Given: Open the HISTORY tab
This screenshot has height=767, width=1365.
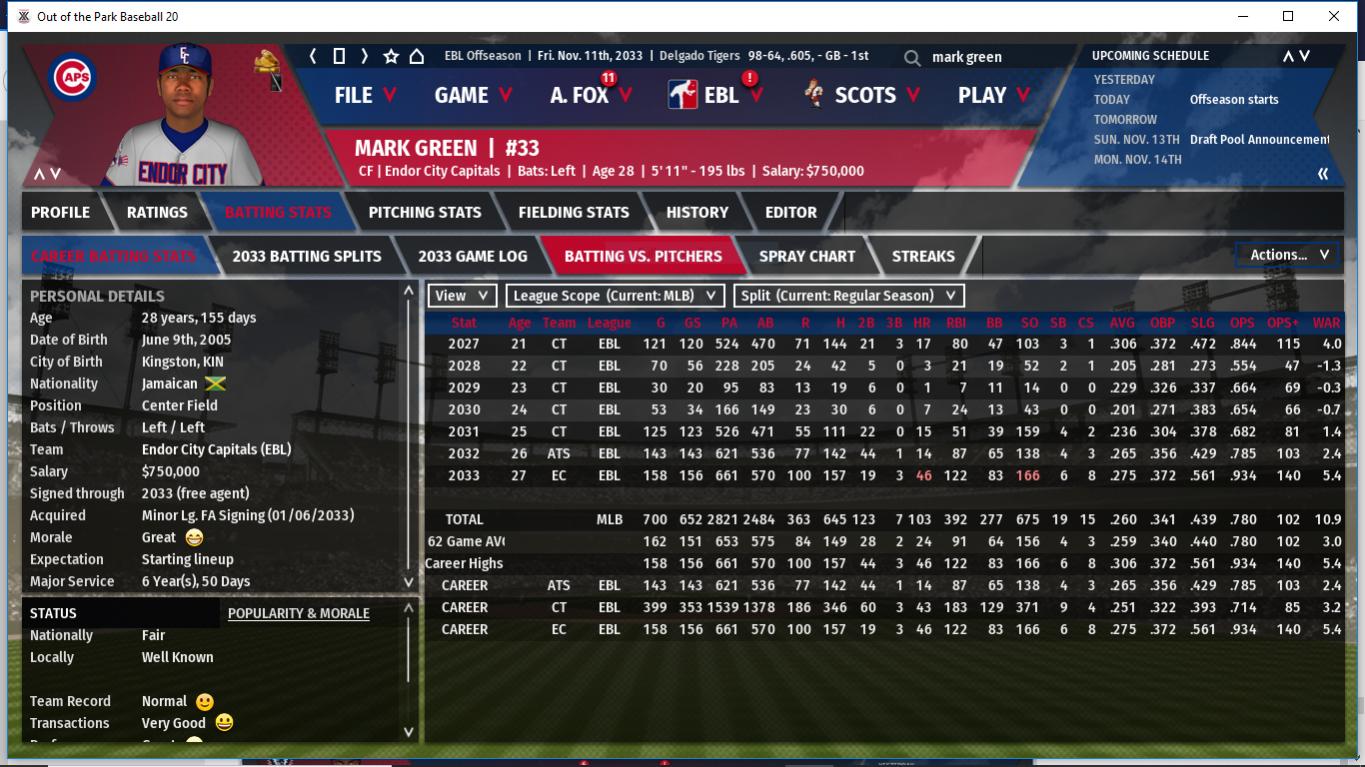Looking at the screenshot, I should 697,212.
